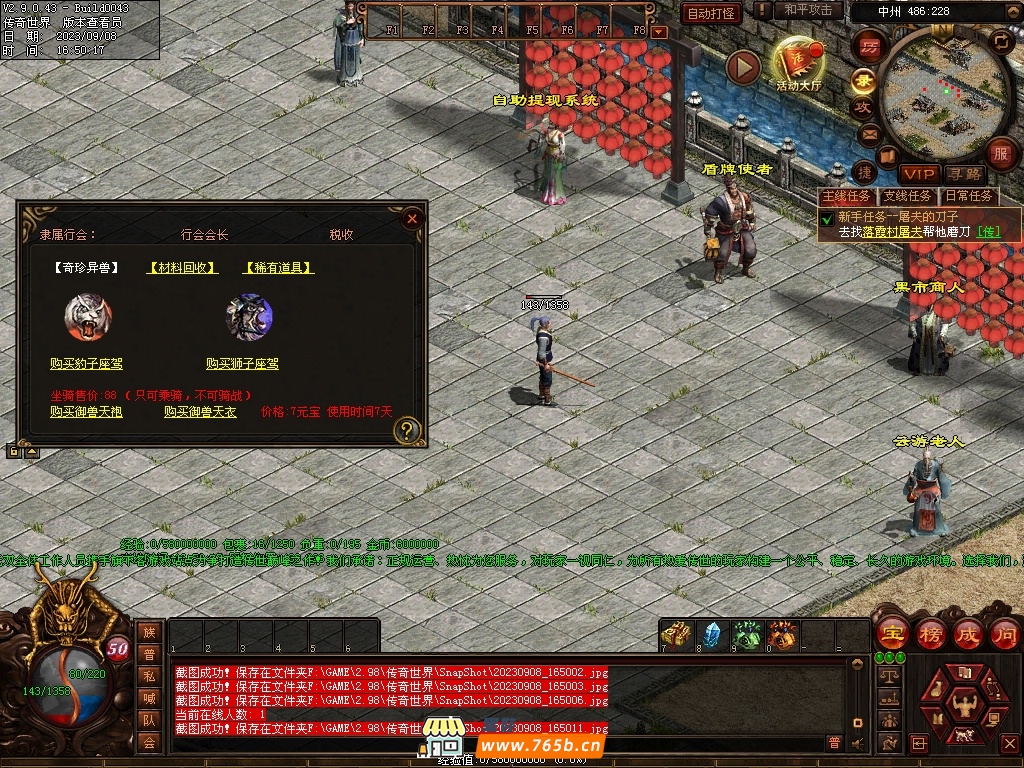
Task: Toggle 自动打怪 auto-fight button
Action: pyautogui.click(x=711, y=13)
